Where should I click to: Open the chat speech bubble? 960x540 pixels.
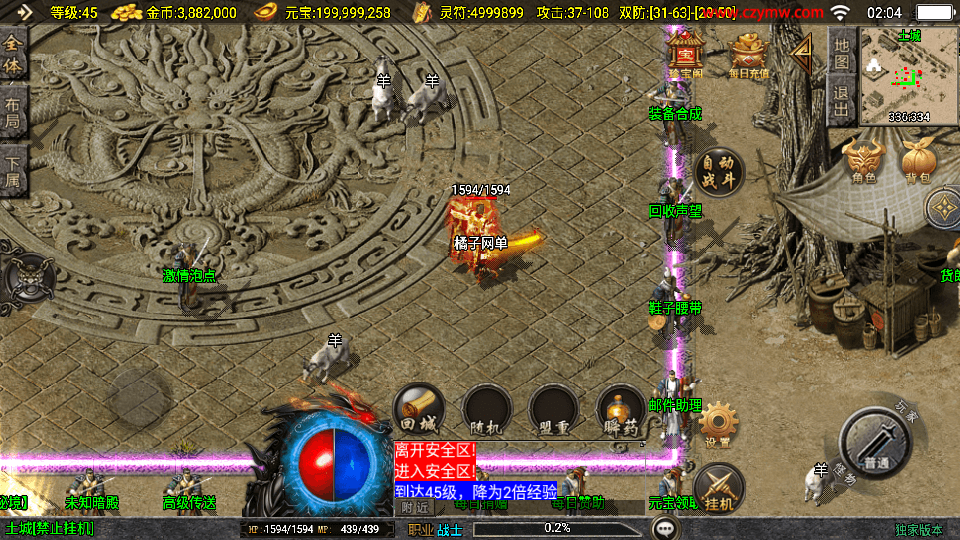pos(665,527)
